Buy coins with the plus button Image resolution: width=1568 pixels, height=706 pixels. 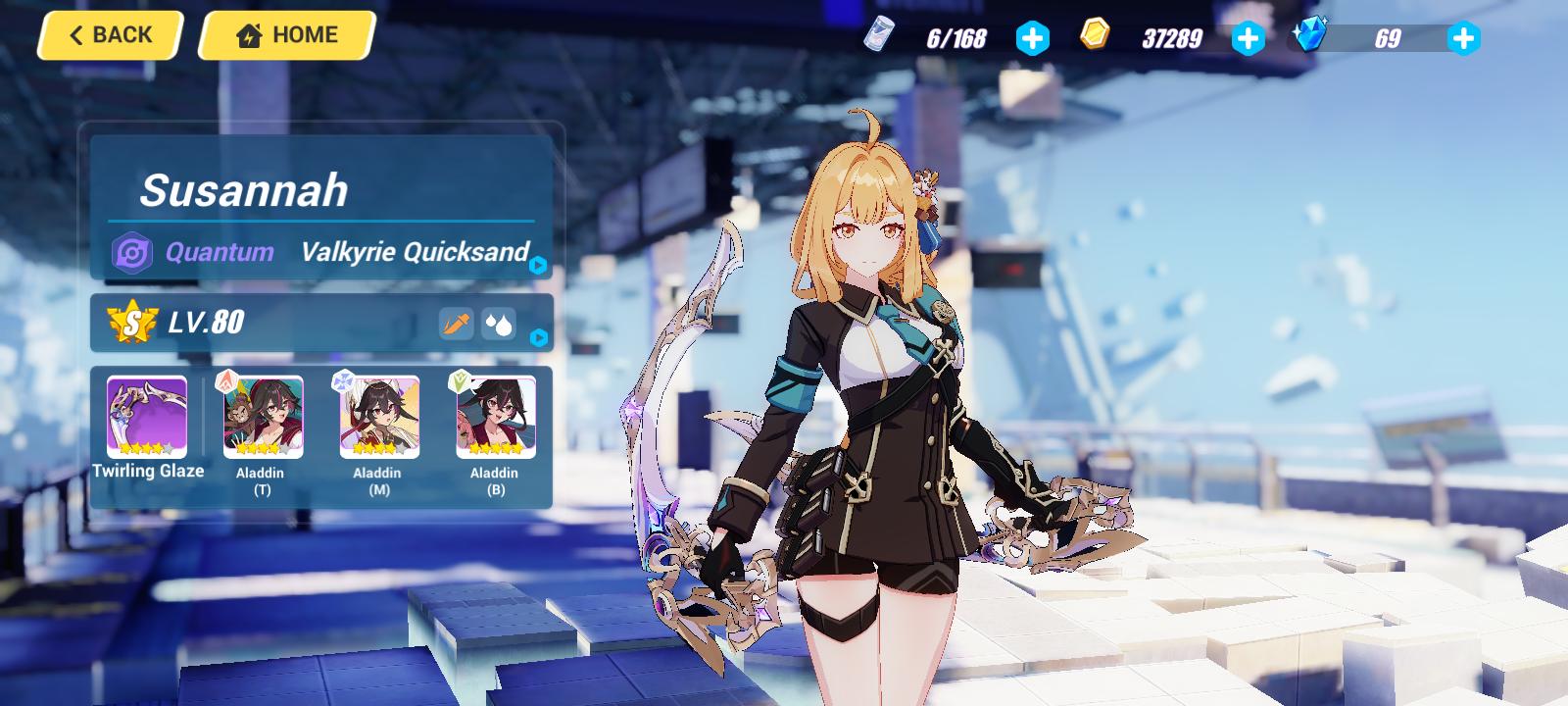pos(1247,38)
